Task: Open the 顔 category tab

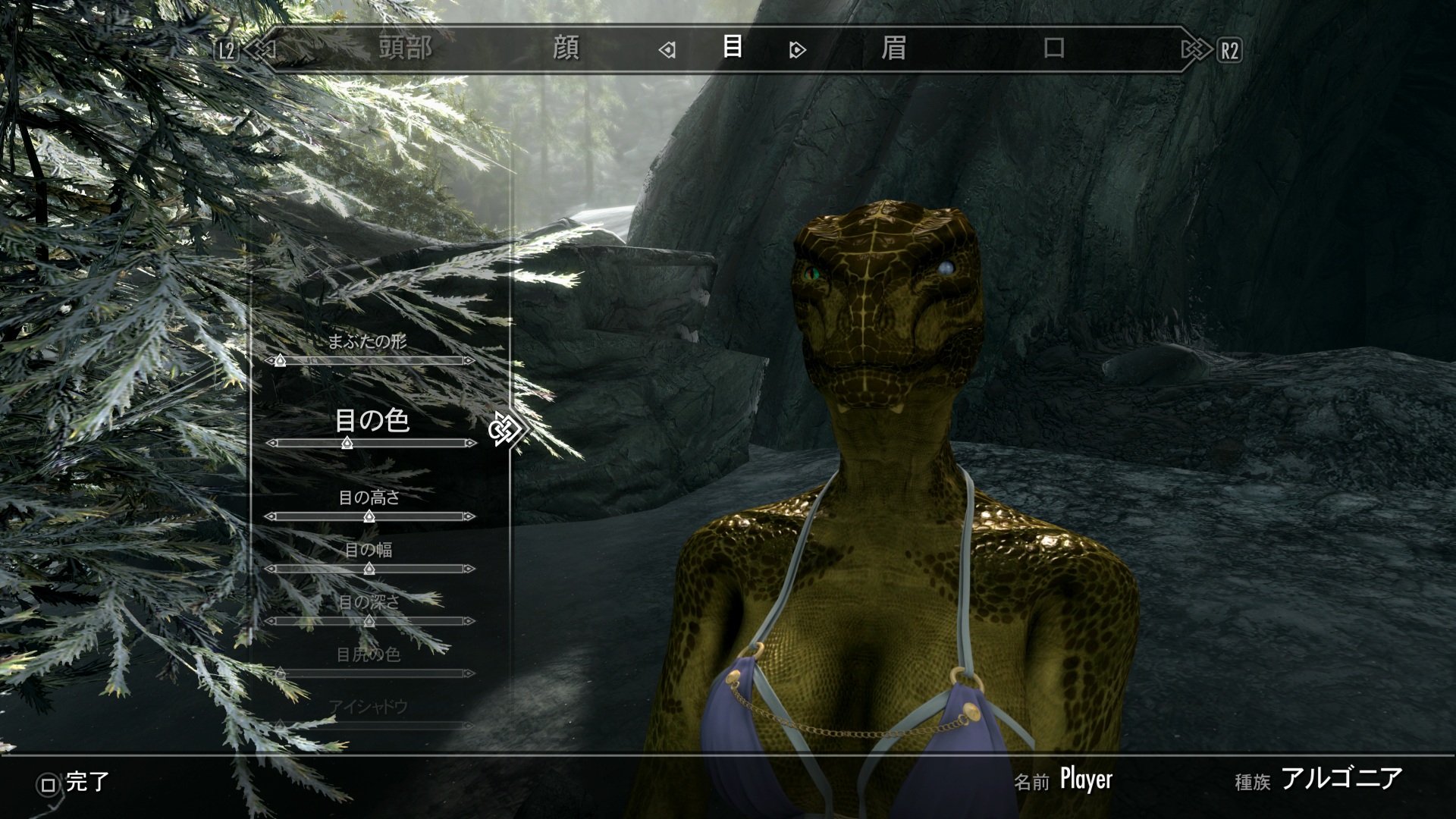Action: click(x=566, y=49)
